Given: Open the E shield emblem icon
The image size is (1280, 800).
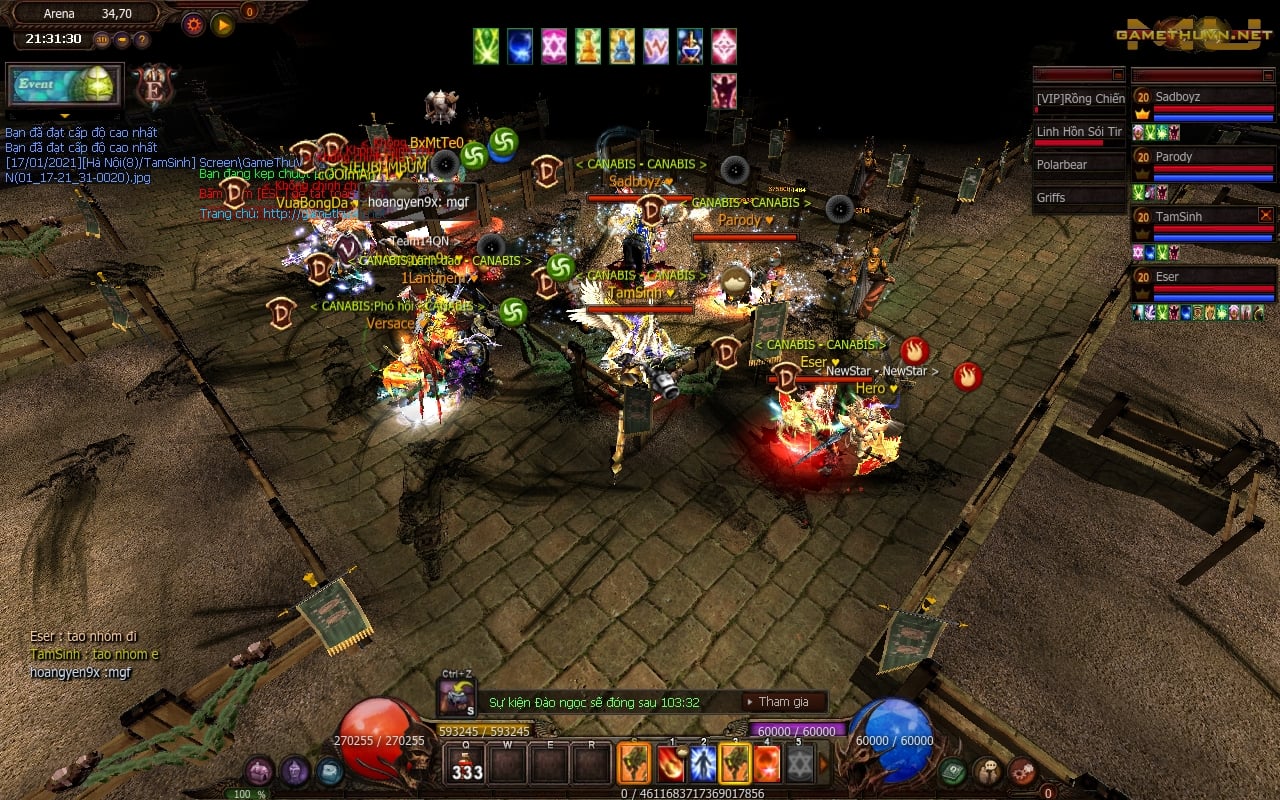Looking at the screenshot, I should [x=155, y=87].
